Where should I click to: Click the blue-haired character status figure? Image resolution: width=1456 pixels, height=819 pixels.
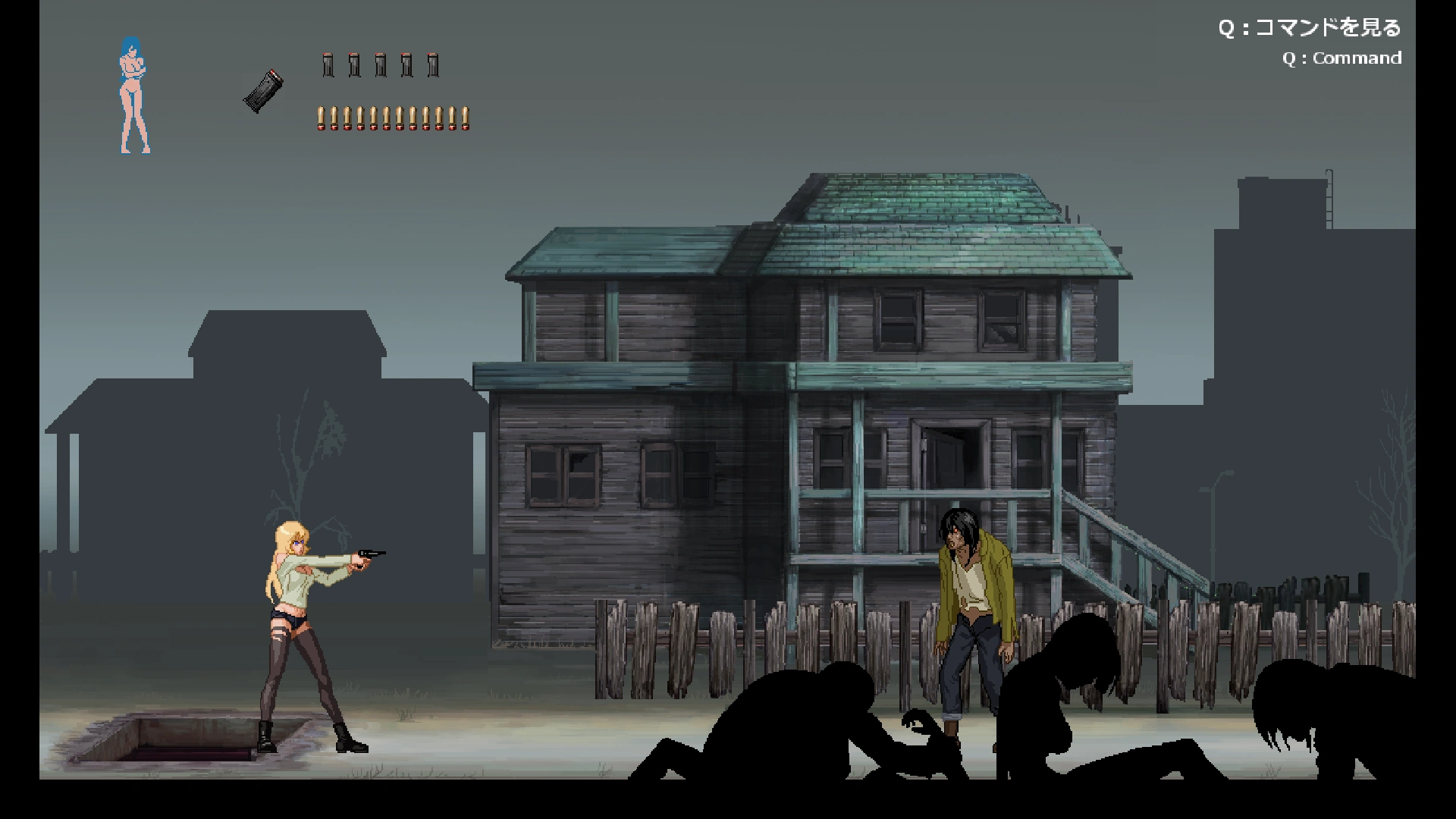135,96
